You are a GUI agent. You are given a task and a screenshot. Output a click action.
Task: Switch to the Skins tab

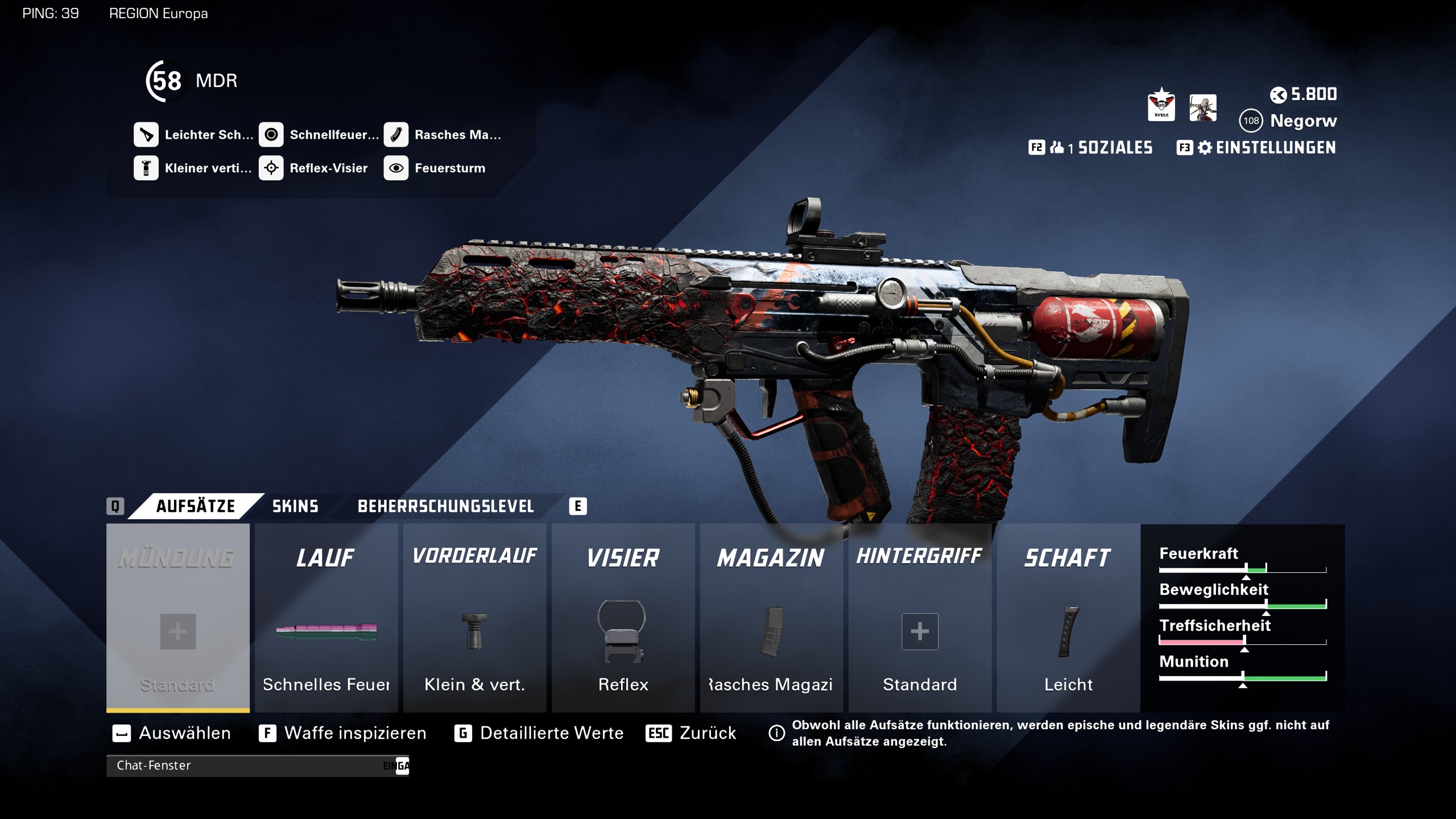pos(295,506)
